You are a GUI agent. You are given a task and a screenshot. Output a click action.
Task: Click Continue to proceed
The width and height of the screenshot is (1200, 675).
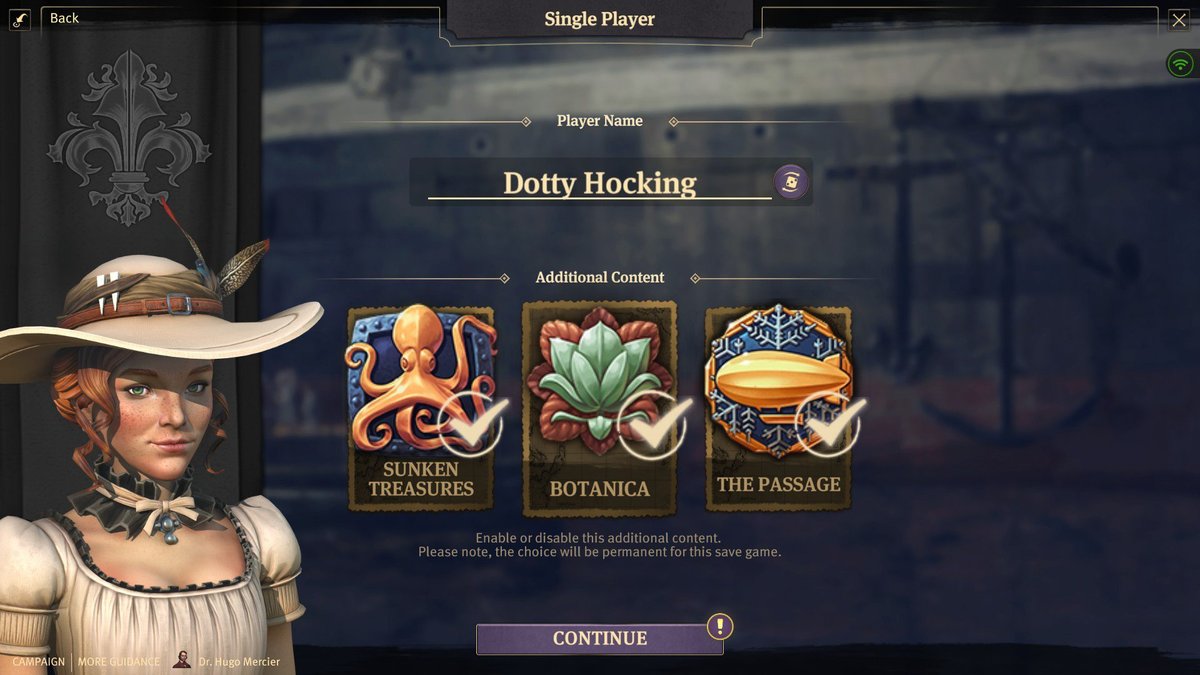click(599, 638)
